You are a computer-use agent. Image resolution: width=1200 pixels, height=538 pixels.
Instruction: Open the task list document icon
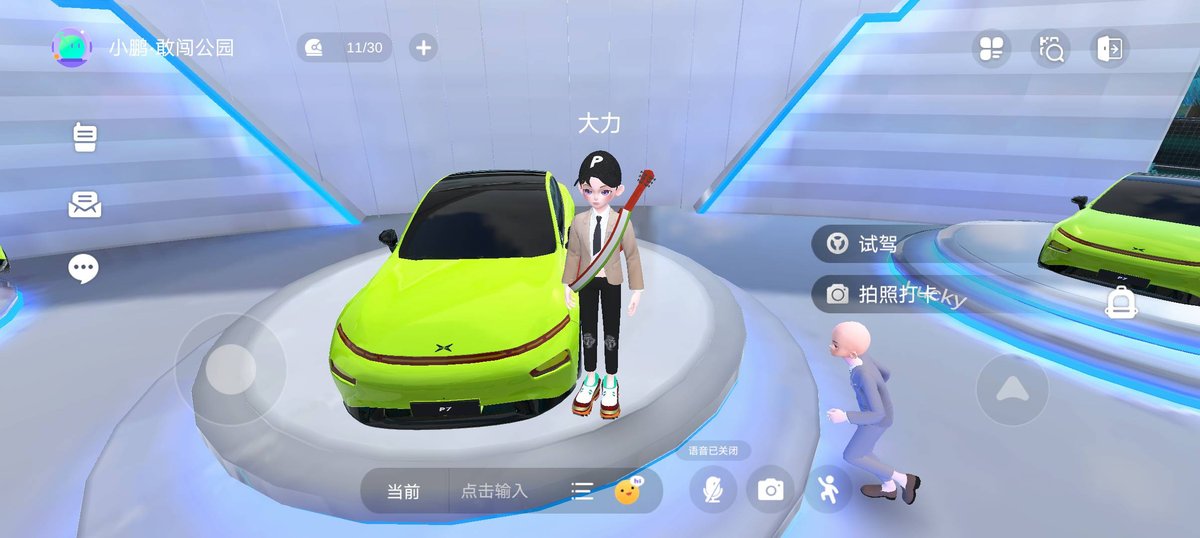[85, 137]
